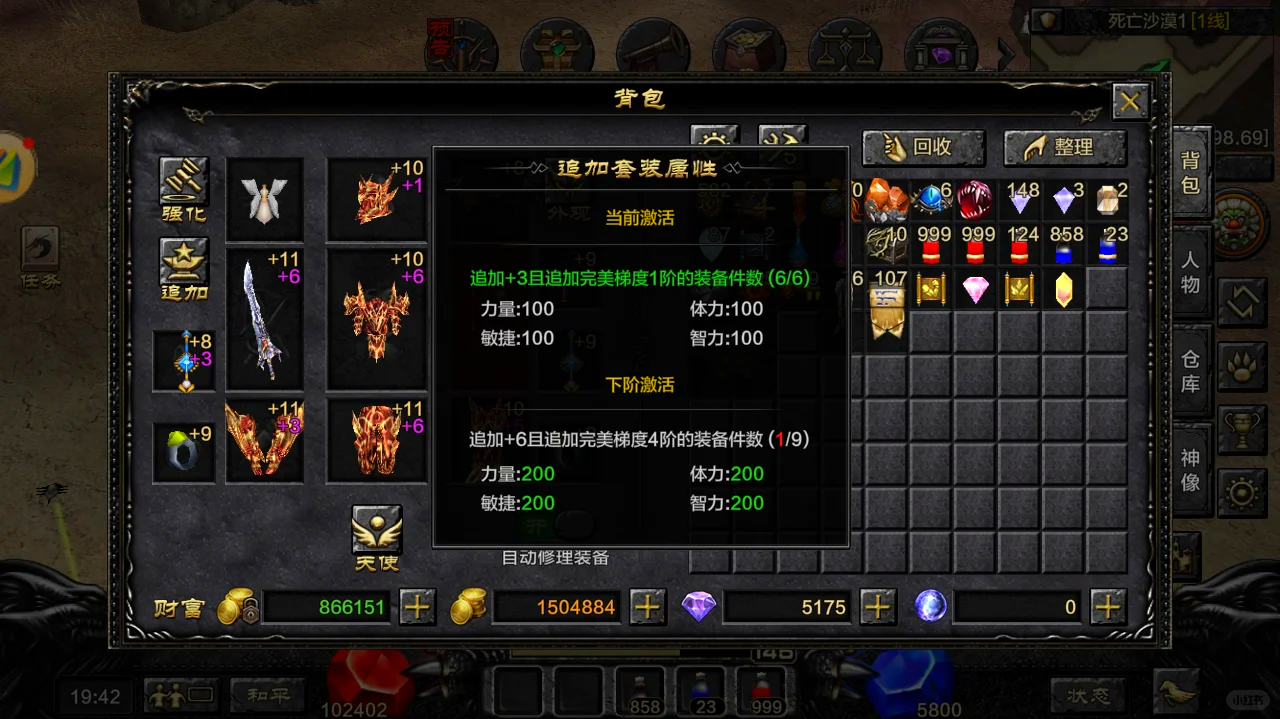This screenshot has height=719, width=1280.
Task: Open the 追加 upgrade menu
Action: (x=184, y=268)
